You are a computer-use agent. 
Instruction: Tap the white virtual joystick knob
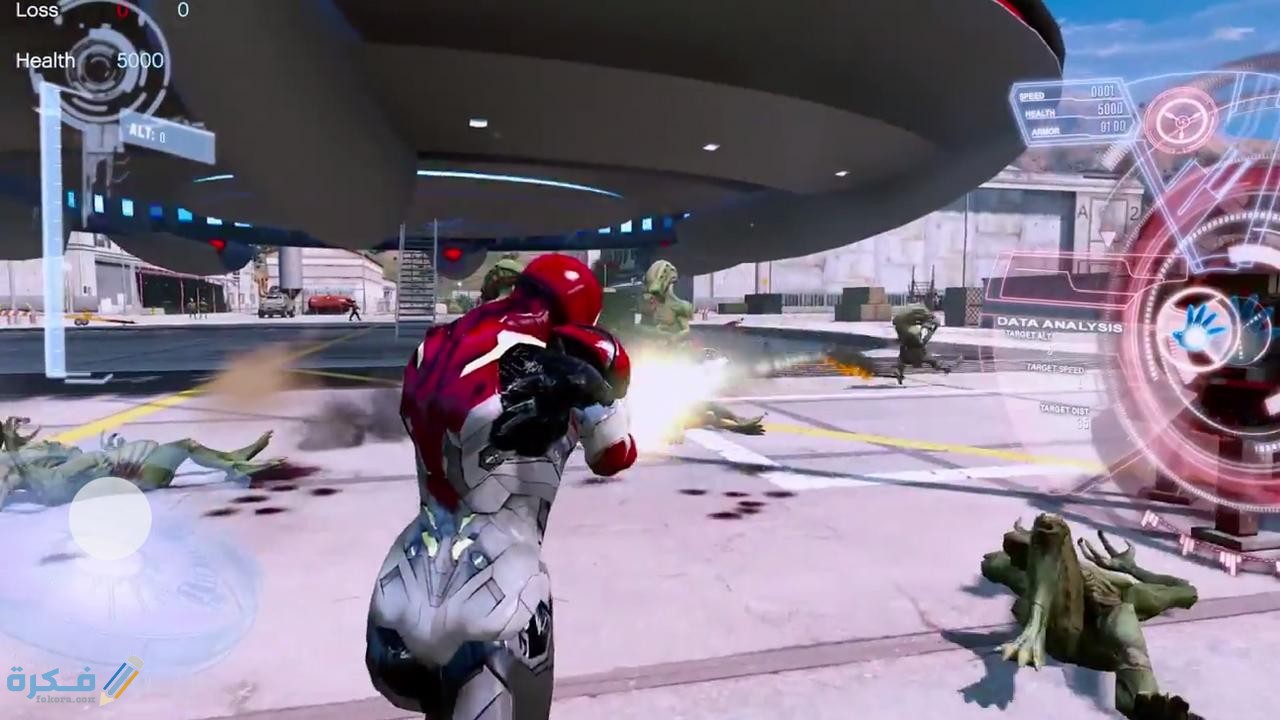pyautogui.click(x=110, y=518)
